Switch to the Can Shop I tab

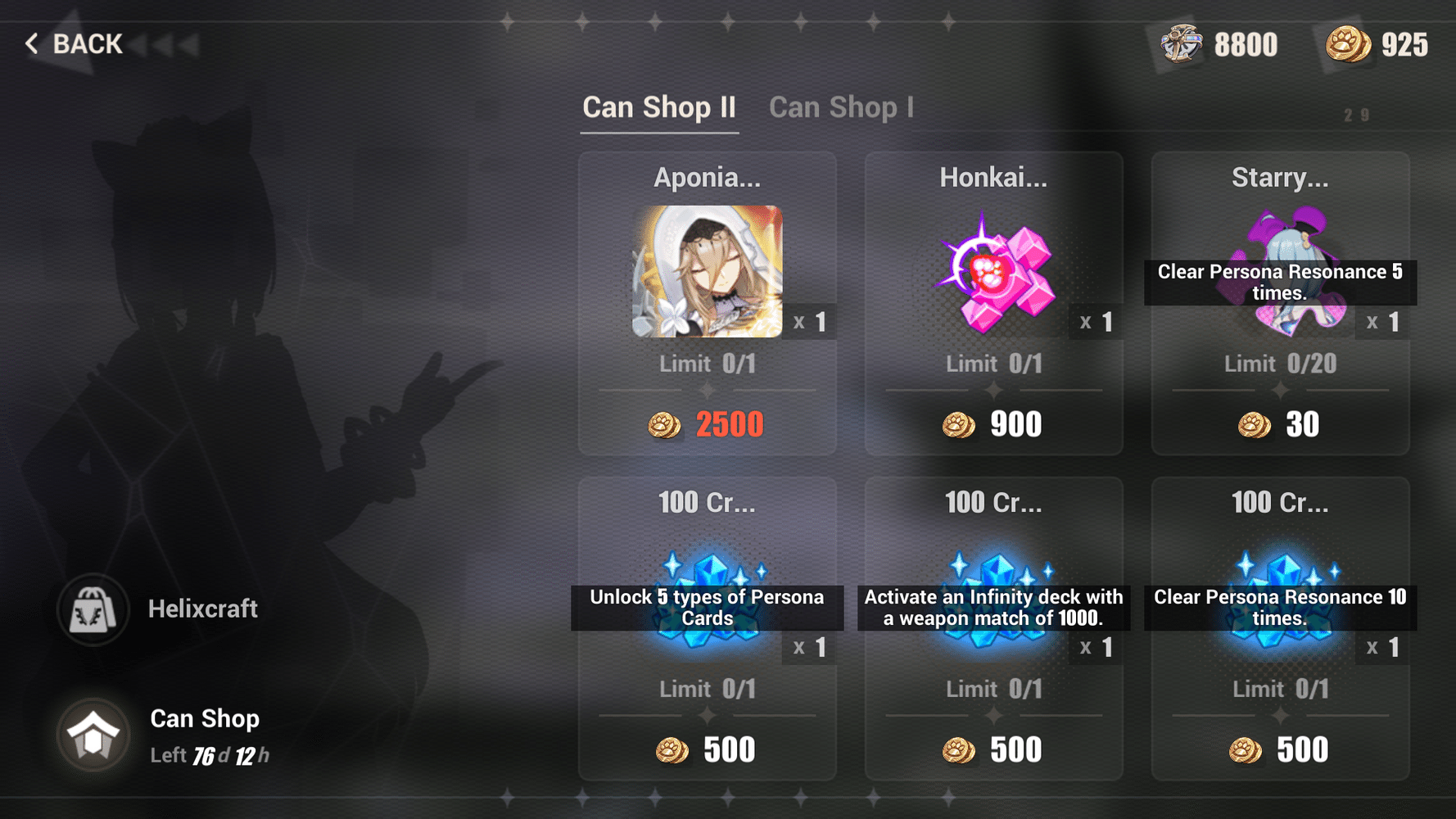coord(842,106)
